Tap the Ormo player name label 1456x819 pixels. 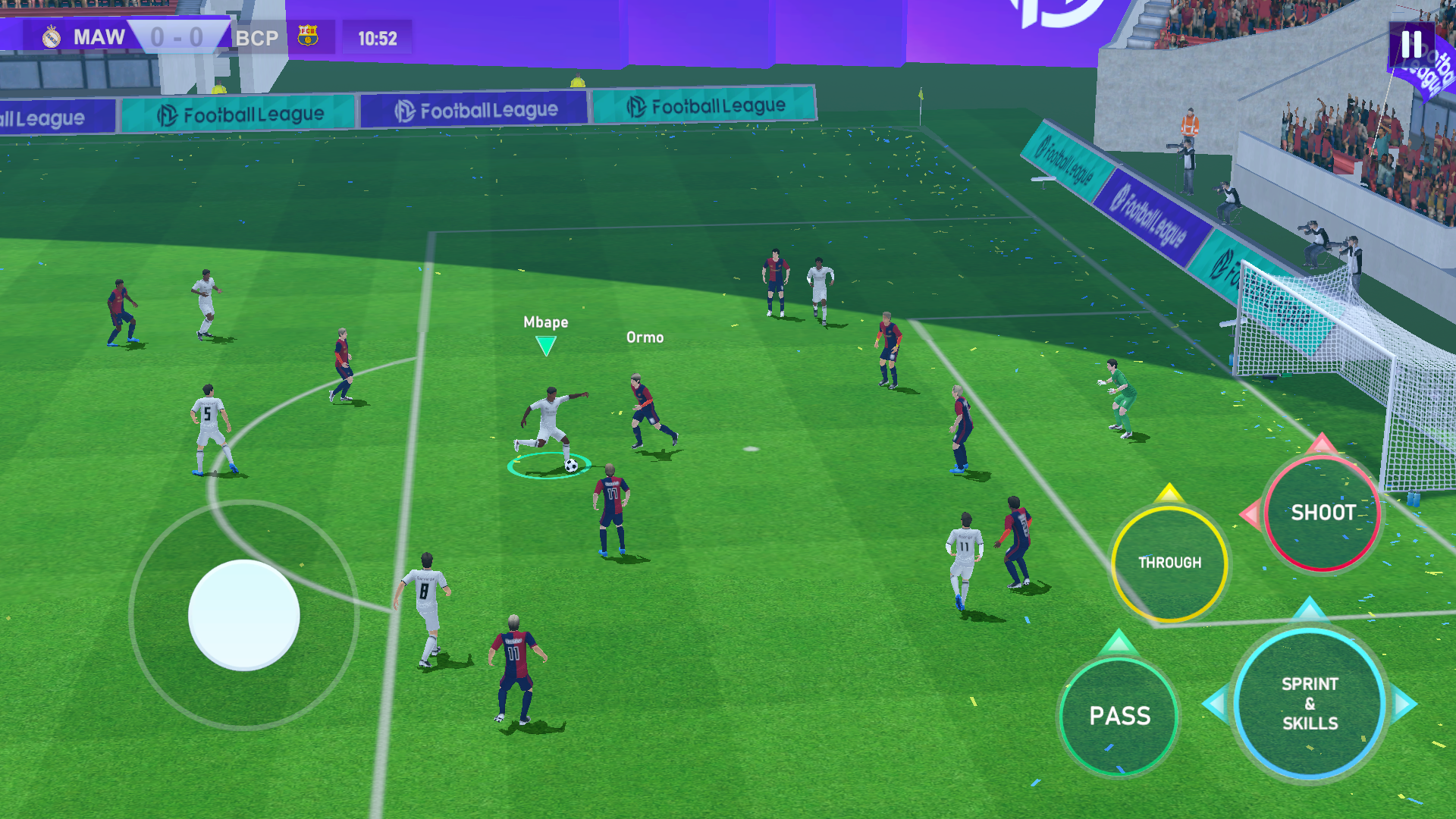click(644, 337)
